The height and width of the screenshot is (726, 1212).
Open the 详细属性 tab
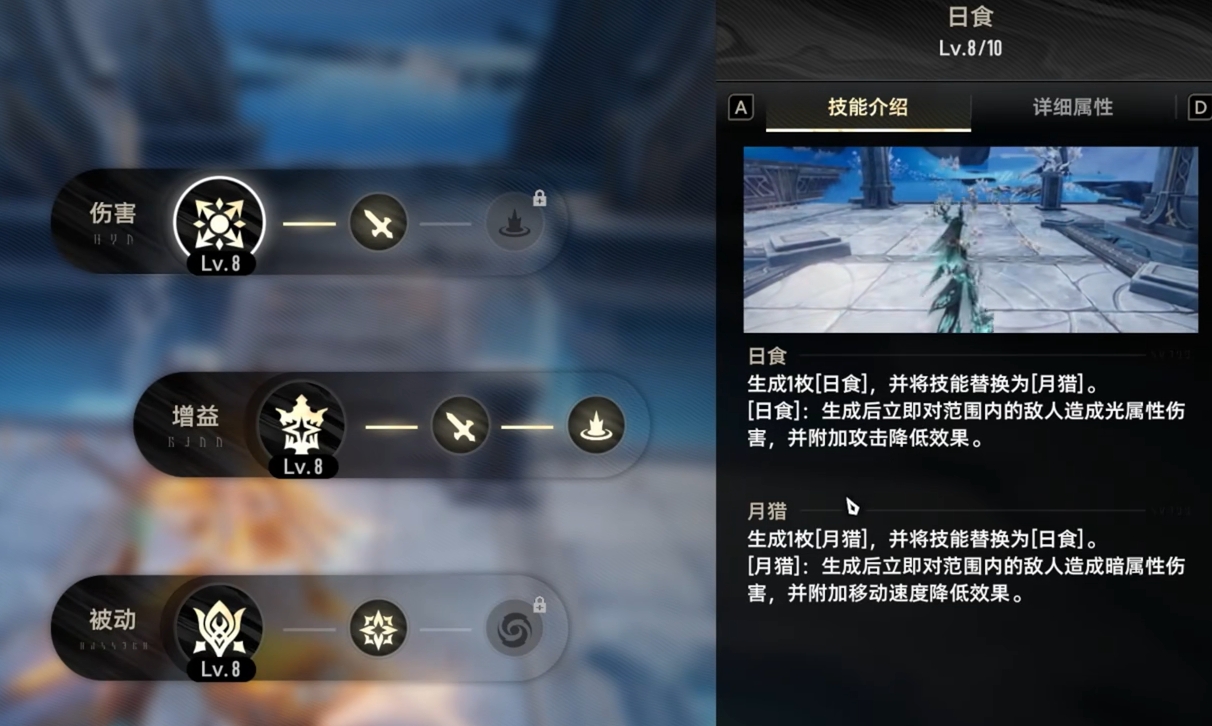coord(1072,107)
